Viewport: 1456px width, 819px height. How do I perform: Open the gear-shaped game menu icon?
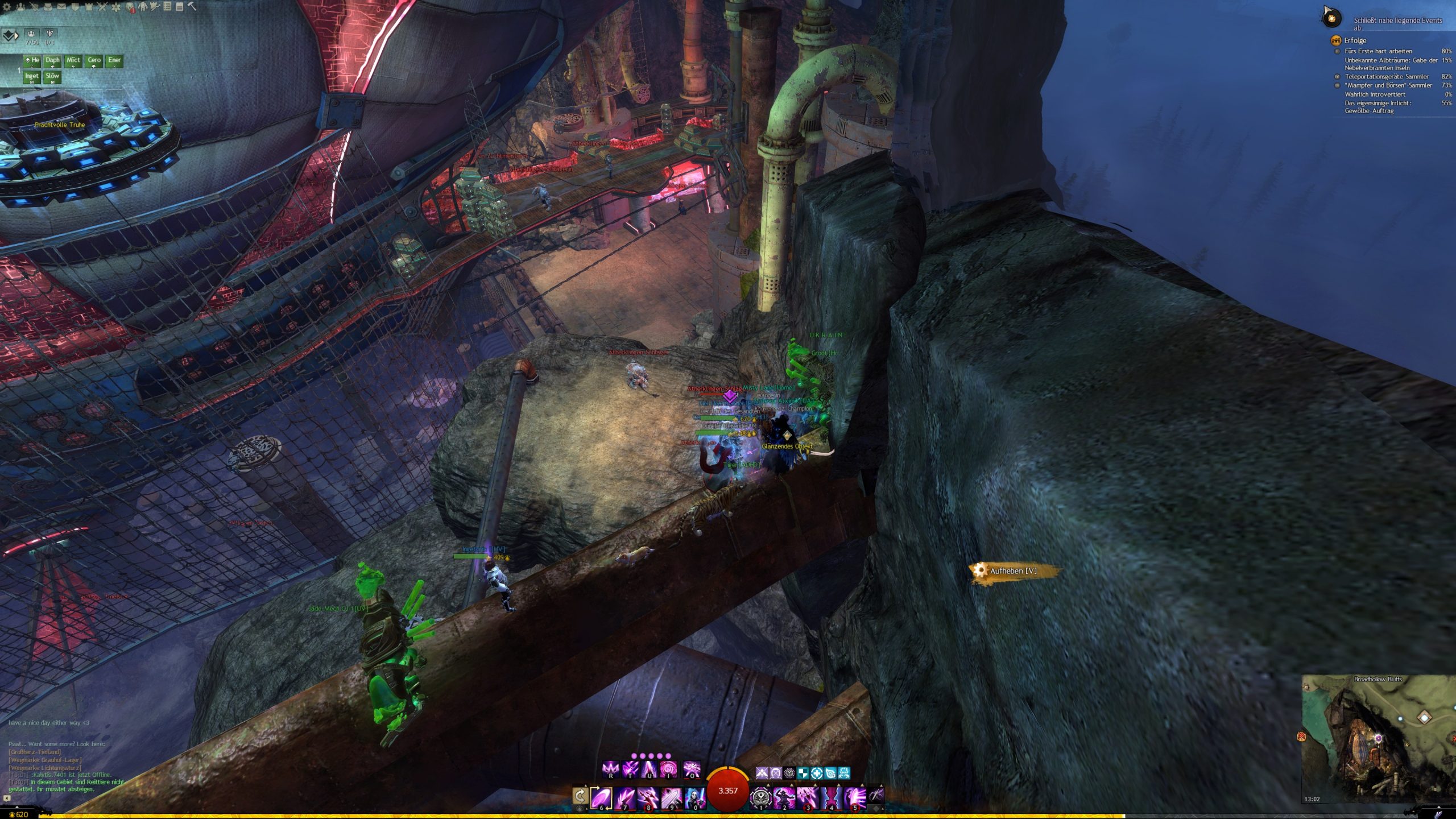[x=7, y=7]
